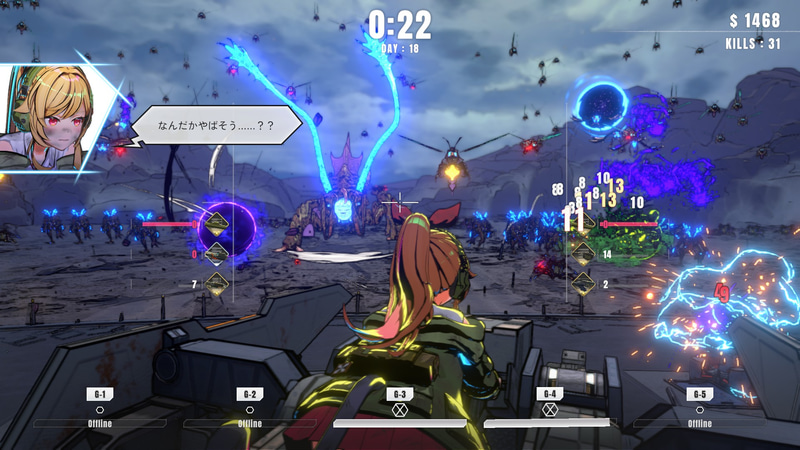Viewport: 800px width, 450px height.
Task: Select the weapon diamond showing 7 ammo
Action: (x=216, y=284)
